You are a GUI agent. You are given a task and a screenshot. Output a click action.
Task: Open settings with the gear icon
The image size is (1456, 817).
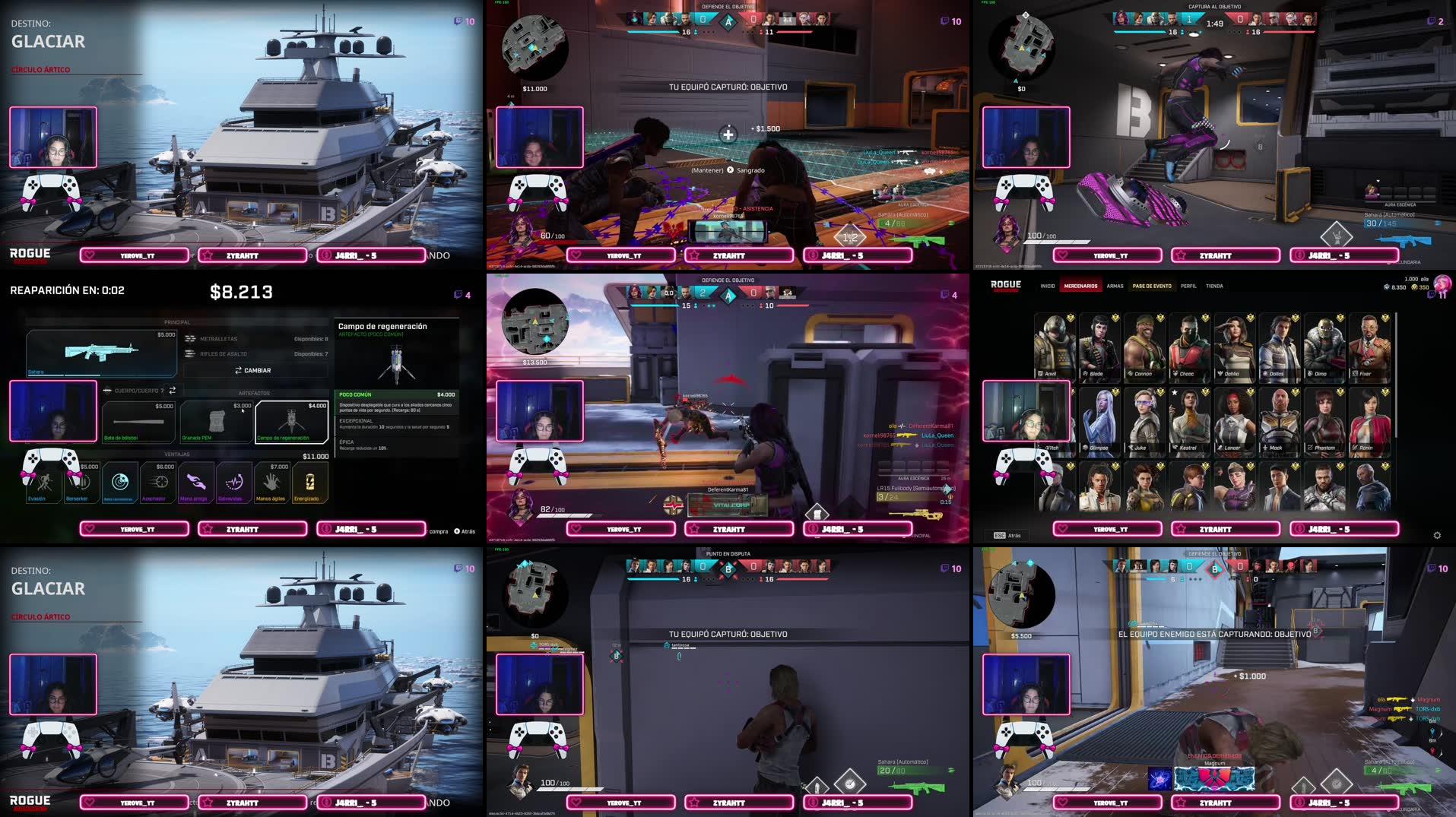[x=1437, y=535]
